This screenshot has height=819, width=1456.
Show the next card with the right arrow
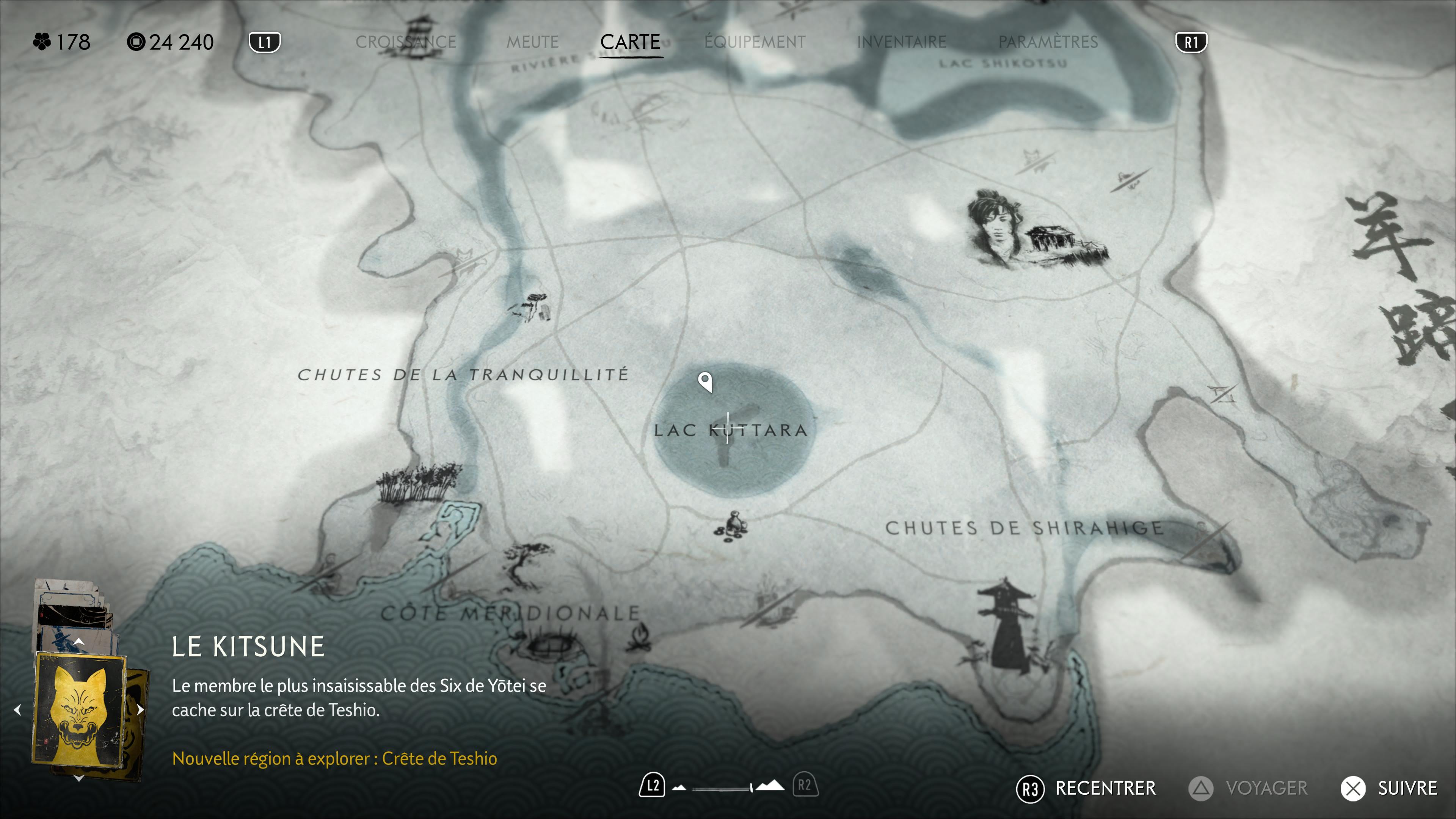pyautogui.click(x=140, y=710)
